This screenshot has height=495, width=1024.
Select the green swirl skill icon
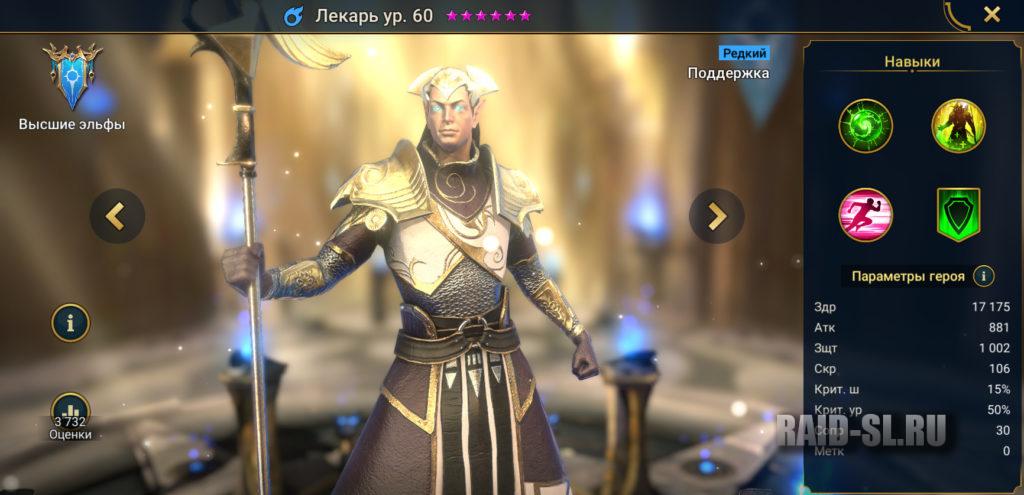coord(866,126)
